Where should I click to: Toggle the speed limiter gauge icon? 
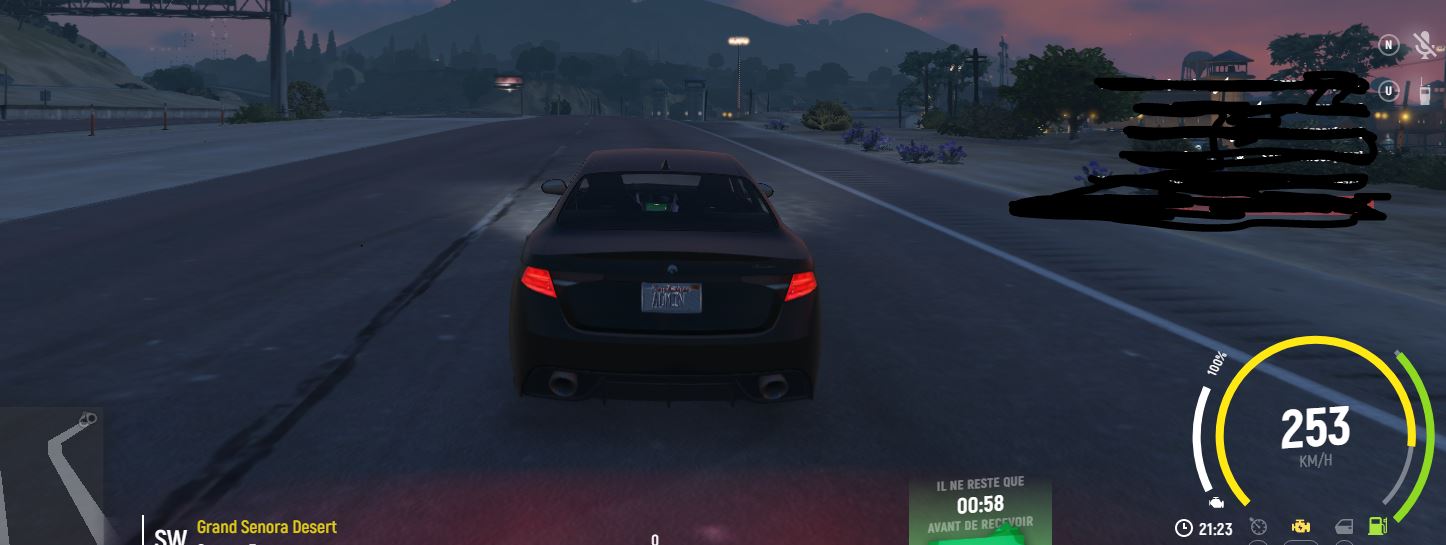pyautogui.click(x=1258, y=527)
